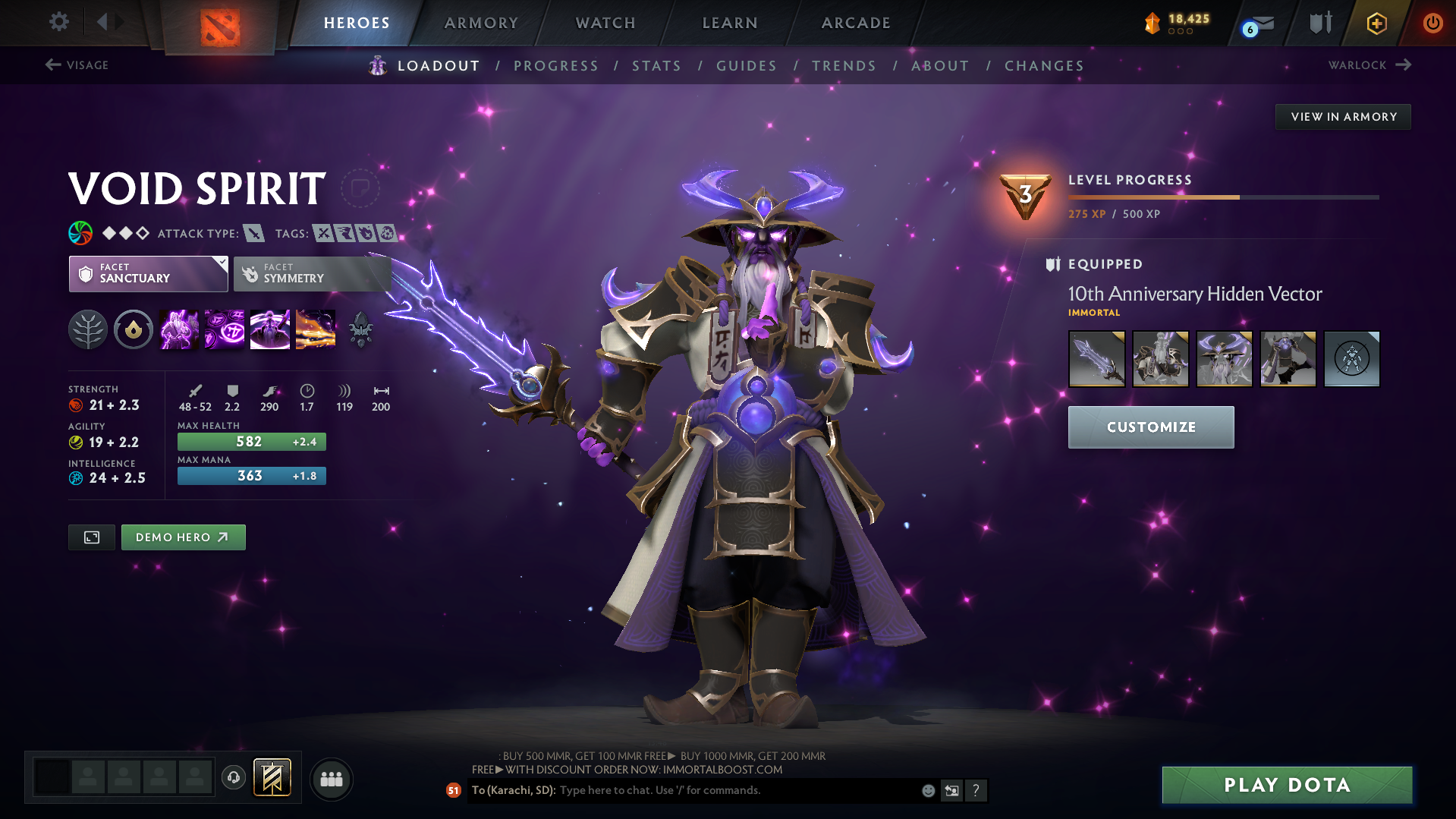
Task: View the Aether Remnant ability icon
Action: click(178, 329)
